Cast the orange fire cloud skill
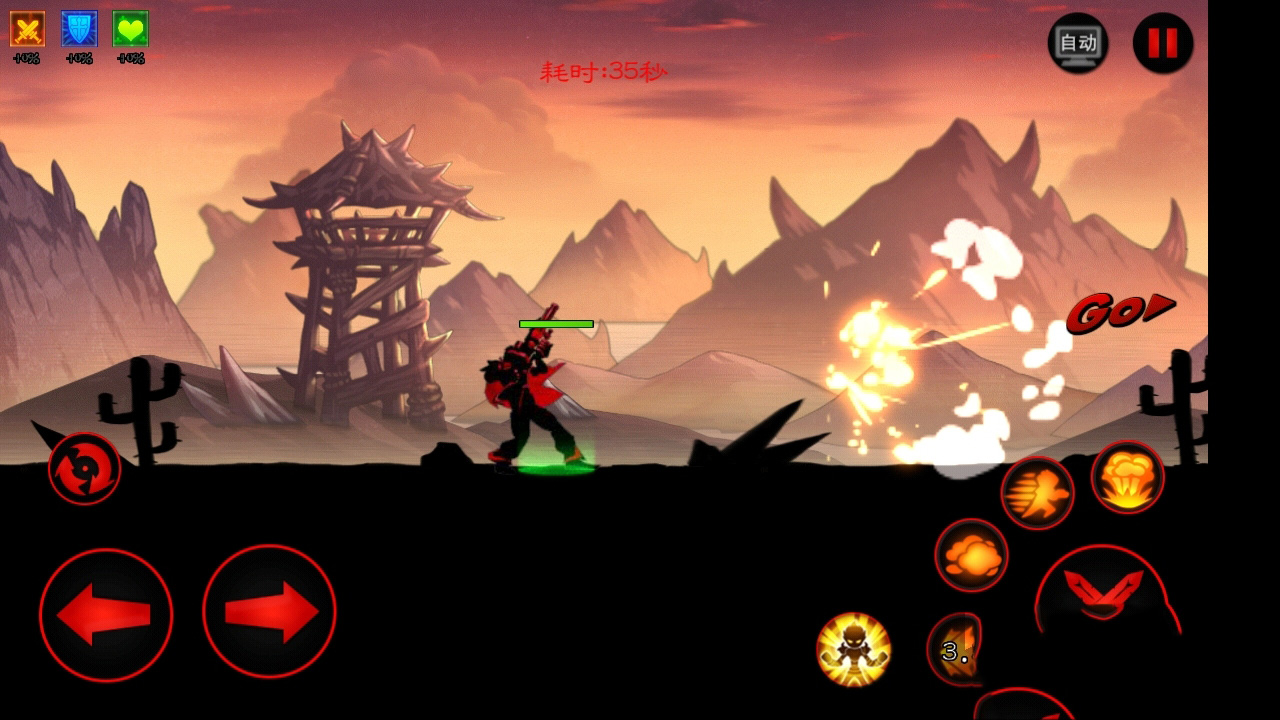The width and height of the screenshot is (1280, 720). (971, 555)
